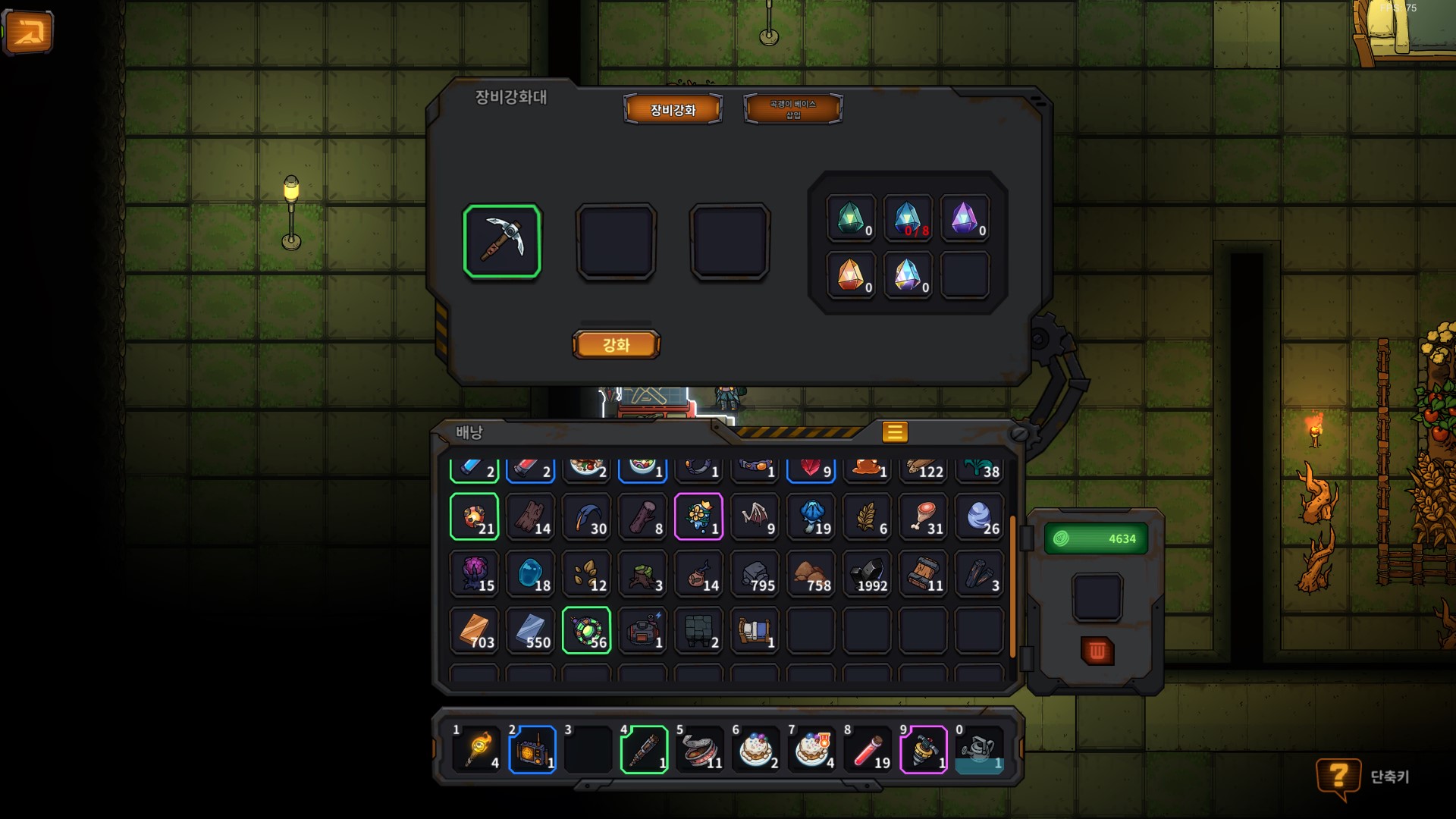
Task: Select the red potion in hotbar slot 8
Action: point(869,750)
